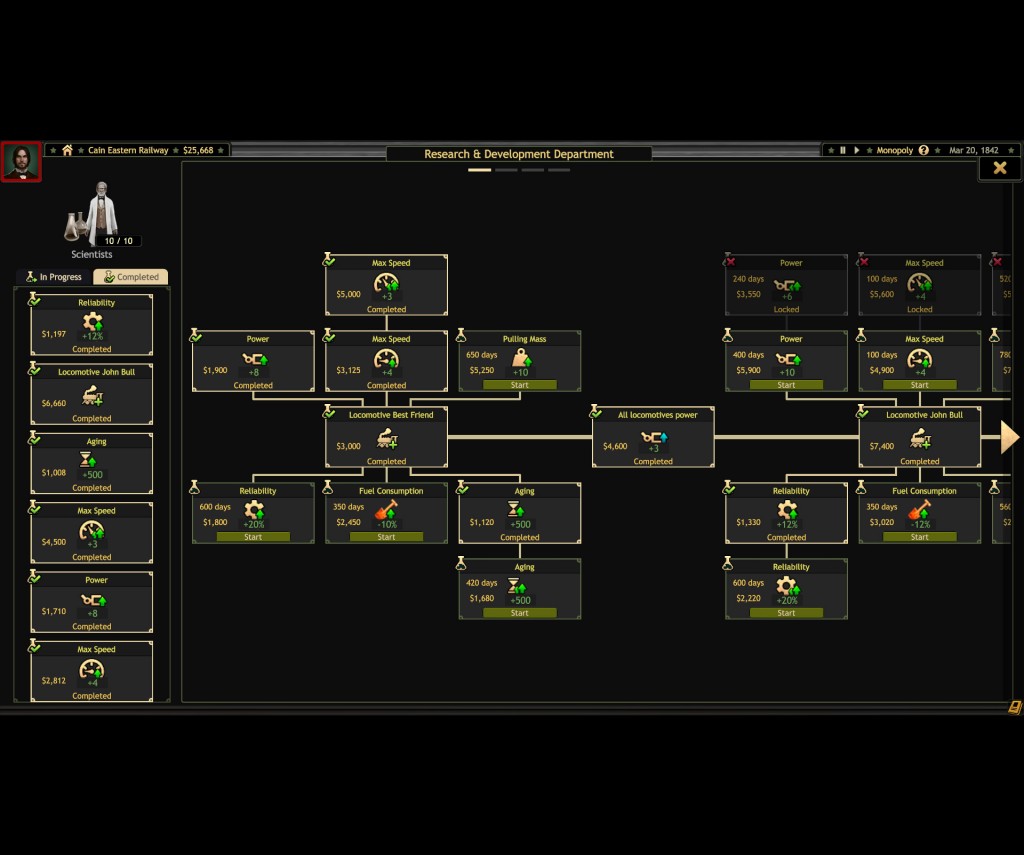
Task: Start the 600-day Reliability +20% for $1,800
Action: coord(253,537)
